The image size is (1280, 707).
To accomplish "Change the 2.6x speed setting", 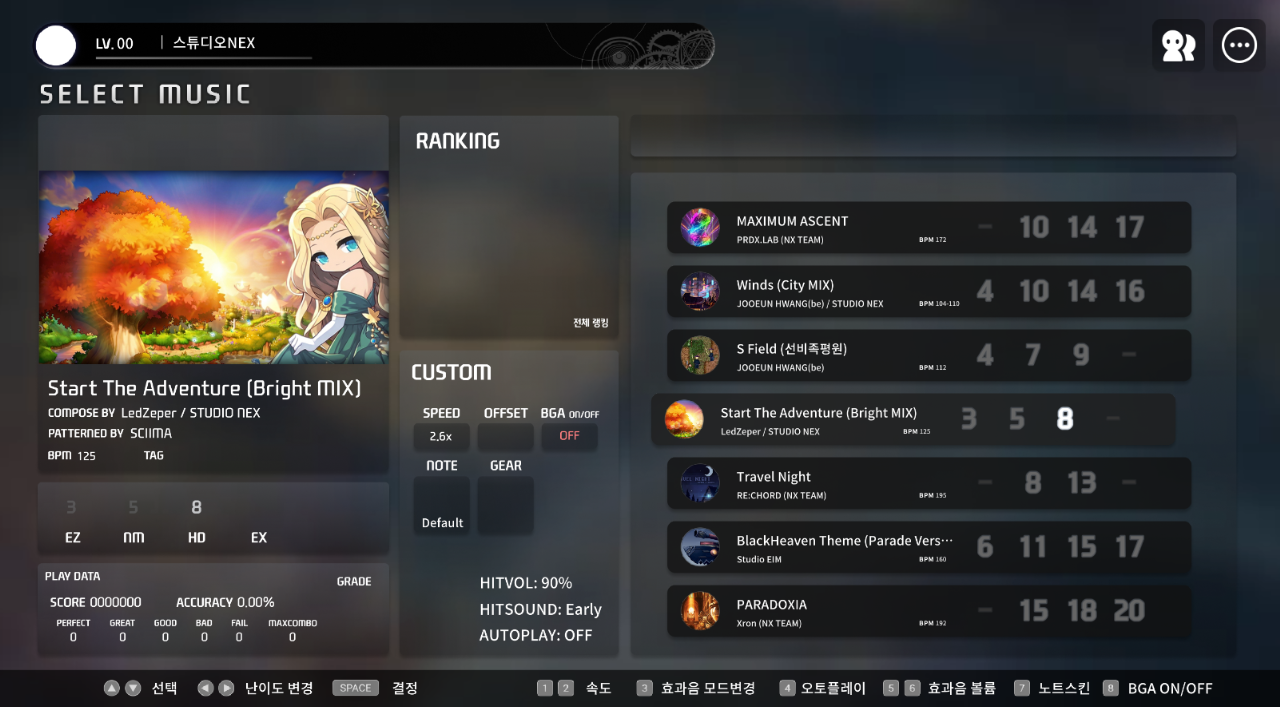I will coord(441,436).
